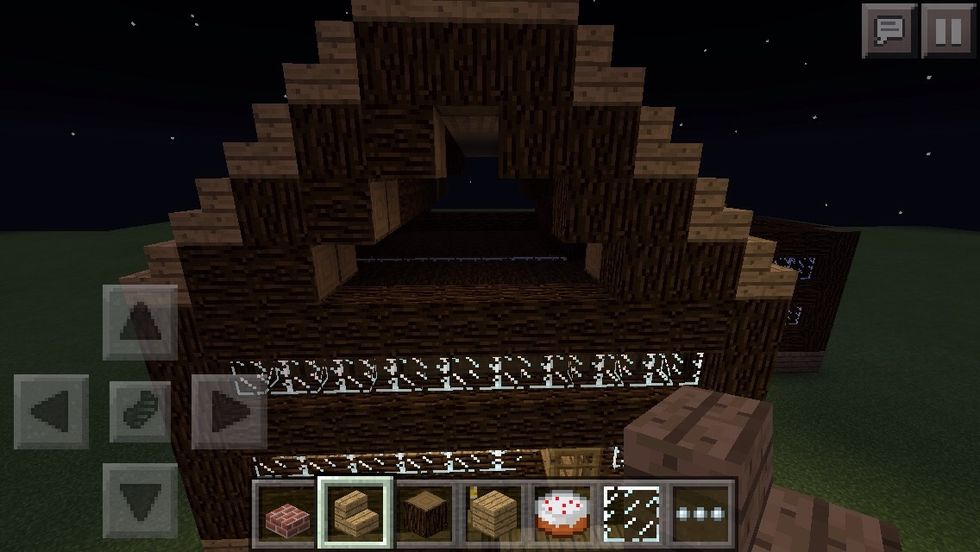The height and width of the screenshot is (552, 980).
Task: Pause the game
Action: (x=947, y=30)
